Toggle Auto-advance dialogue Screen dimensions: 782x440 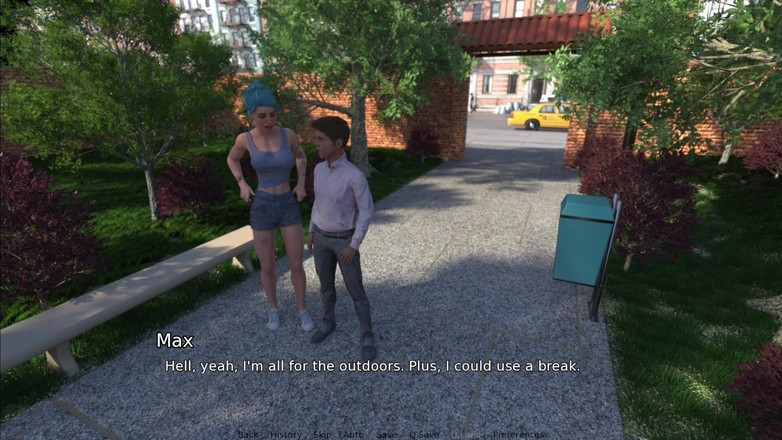(353, 435)
